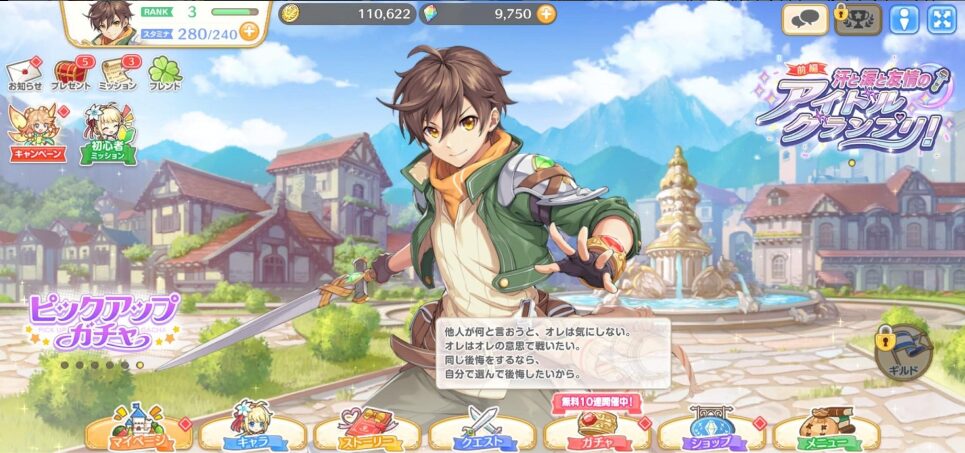Collect gifts from the プレゼント chest
The height and width of the screenshot is (453, 965).
(70, 73)
